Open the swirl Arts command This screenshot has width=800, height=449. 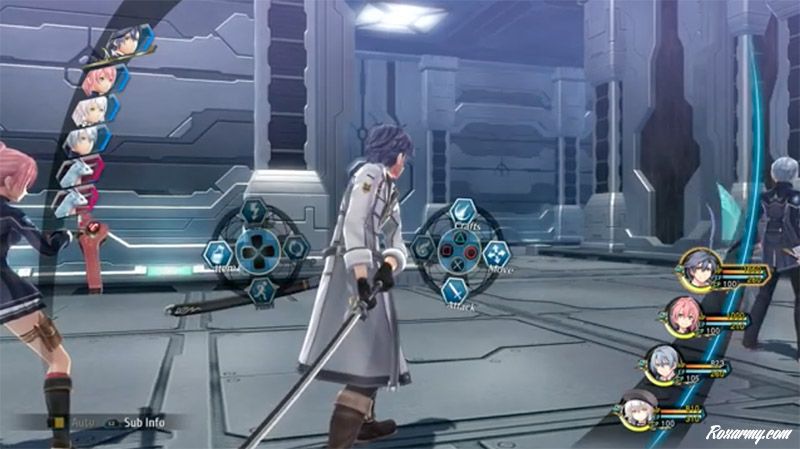click(420, 249)
